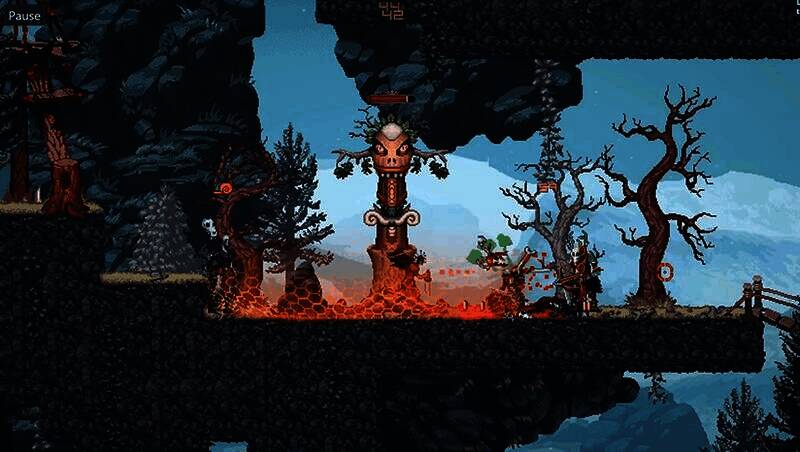Click the Pause button
This screenshot has height=452, width=800.
(x=25, y=16)
